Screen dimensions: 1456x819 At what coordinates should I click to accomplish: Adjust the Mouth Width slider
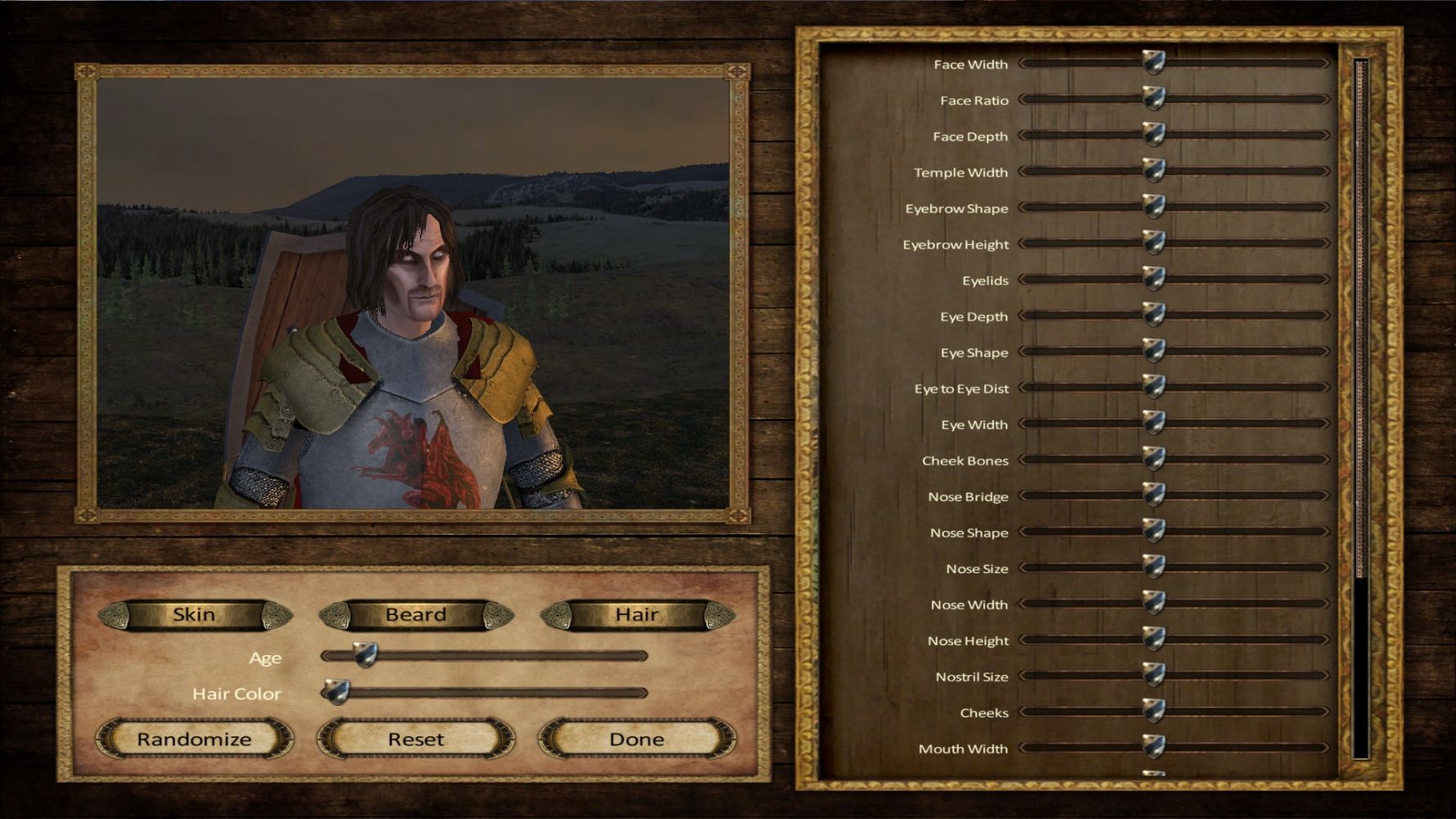click(x=1154, y=747)
